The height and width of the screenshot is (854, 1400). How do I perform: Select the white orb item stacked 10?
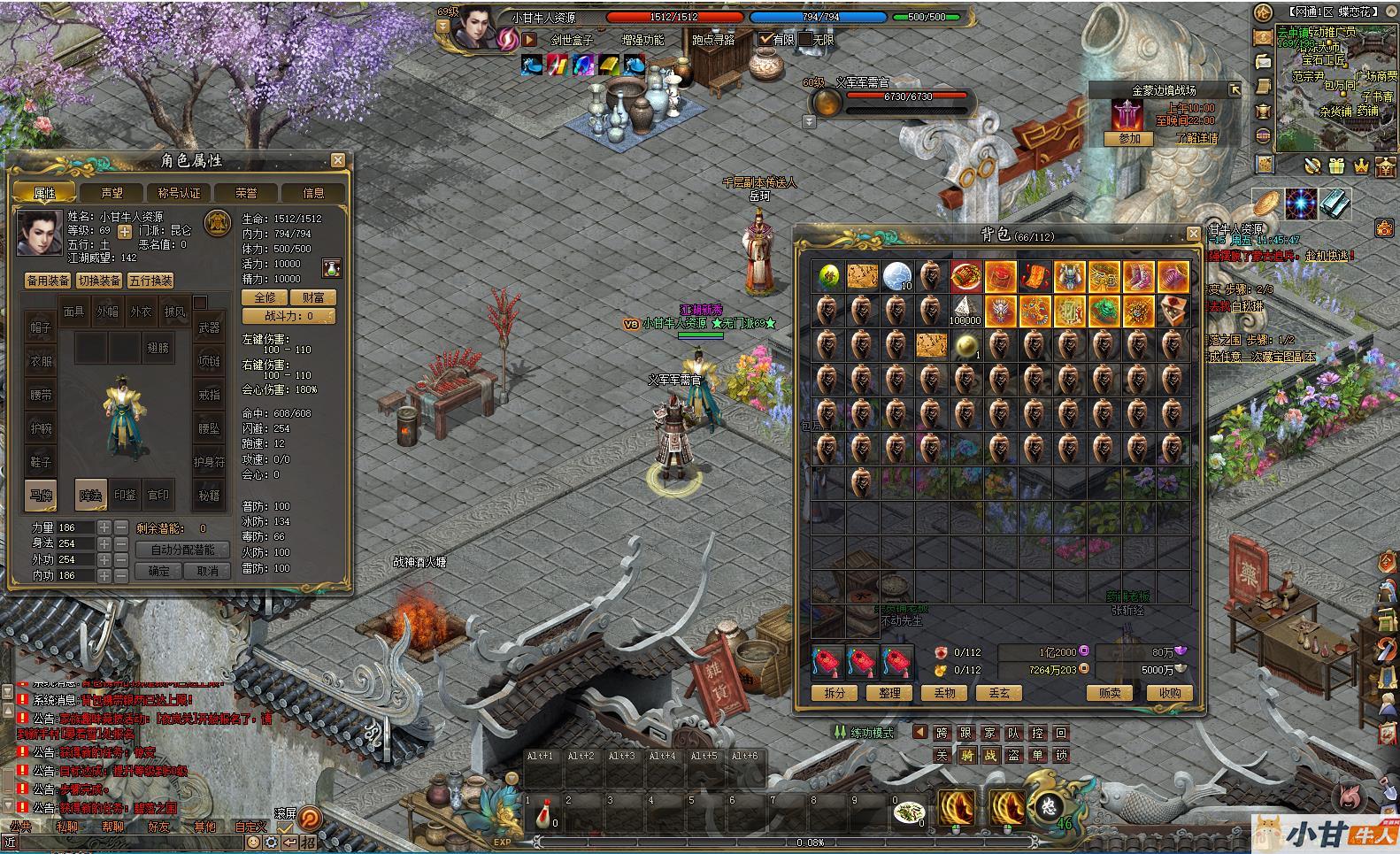point(896,276)
